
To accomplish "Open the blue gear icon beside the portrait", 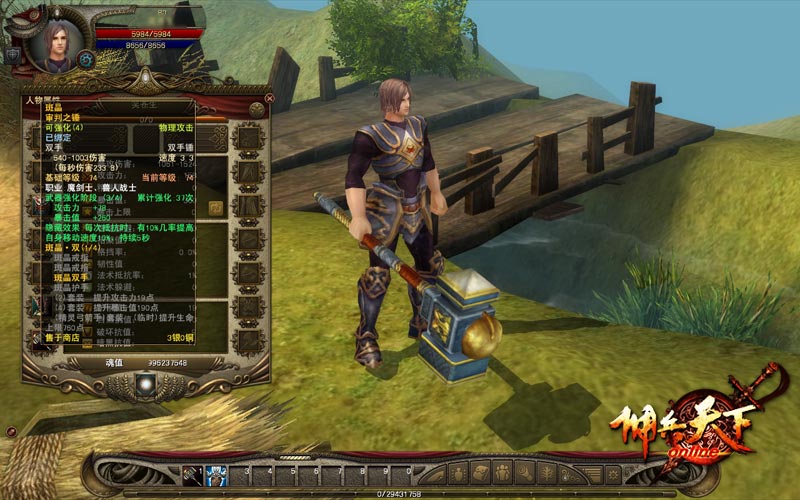I will (x=86, y=60).
